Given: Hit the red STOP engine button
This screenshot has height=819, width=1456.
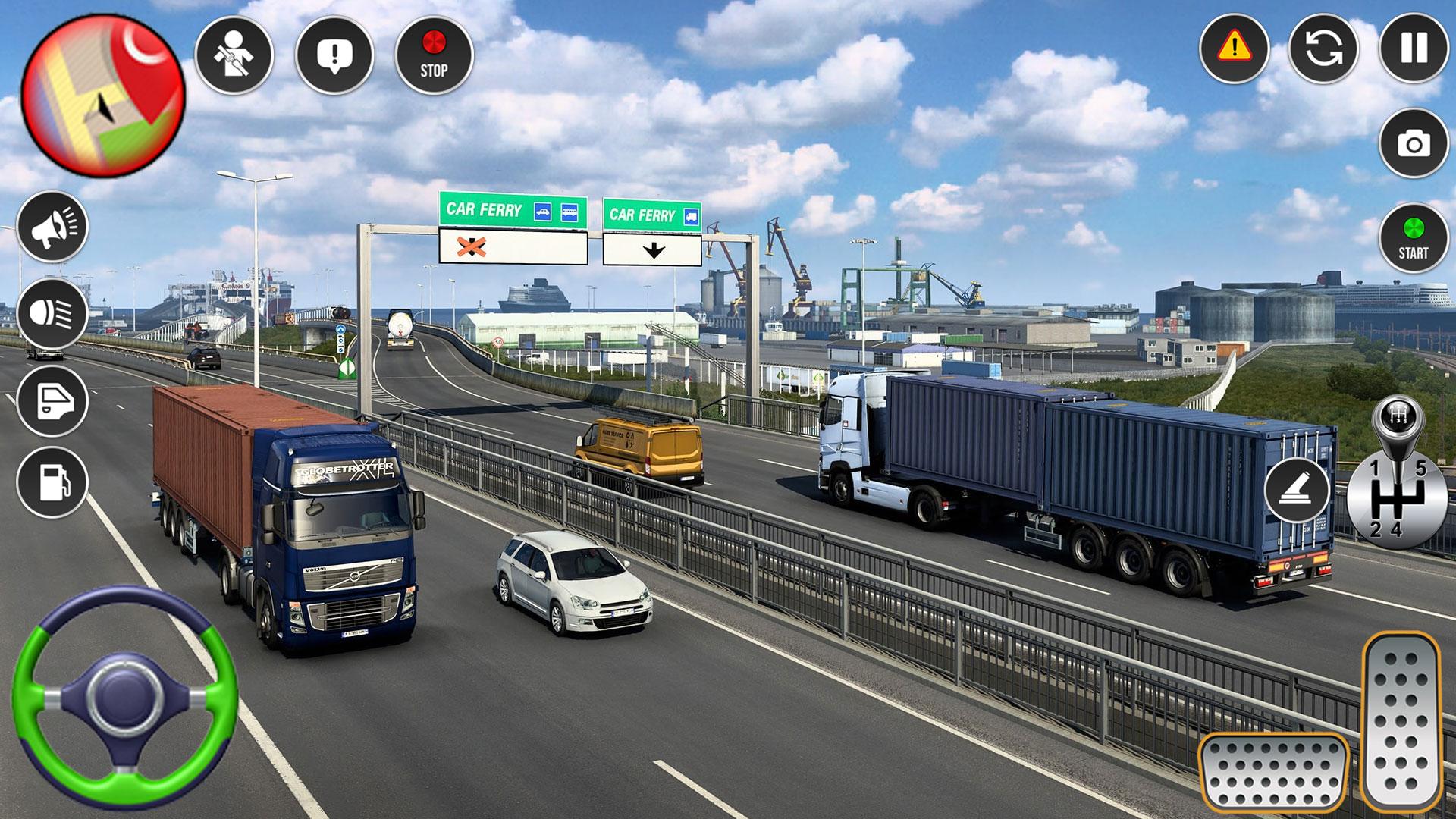Looking at the screenshot, I should pos(434,55).
